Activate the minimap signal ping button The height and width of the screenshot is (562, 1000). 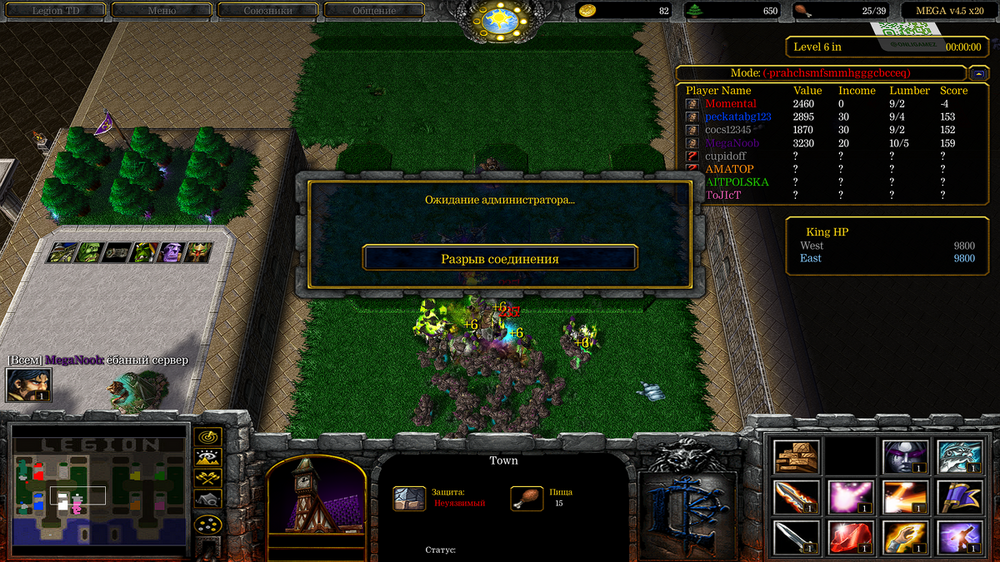click(x=208, y=436)
